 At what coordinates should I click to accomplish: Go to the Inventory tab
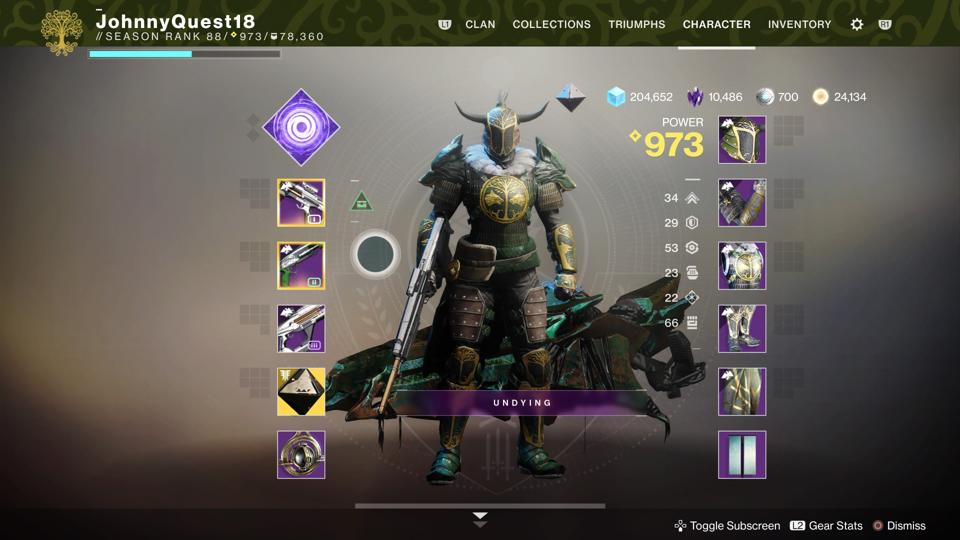tap(799, 24)
